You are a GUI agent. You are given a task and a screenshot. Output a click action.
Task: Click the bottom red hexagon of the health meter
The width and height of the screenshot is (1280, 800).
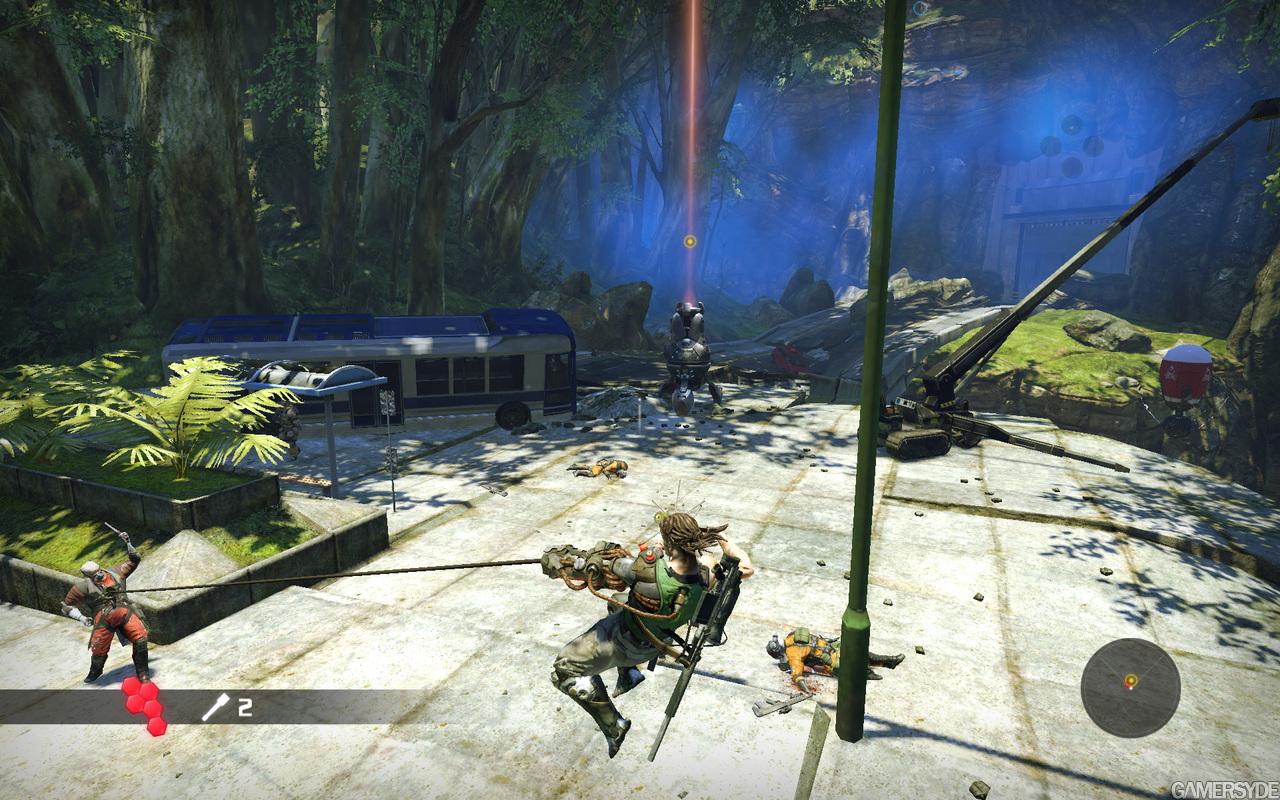[156, 727]
